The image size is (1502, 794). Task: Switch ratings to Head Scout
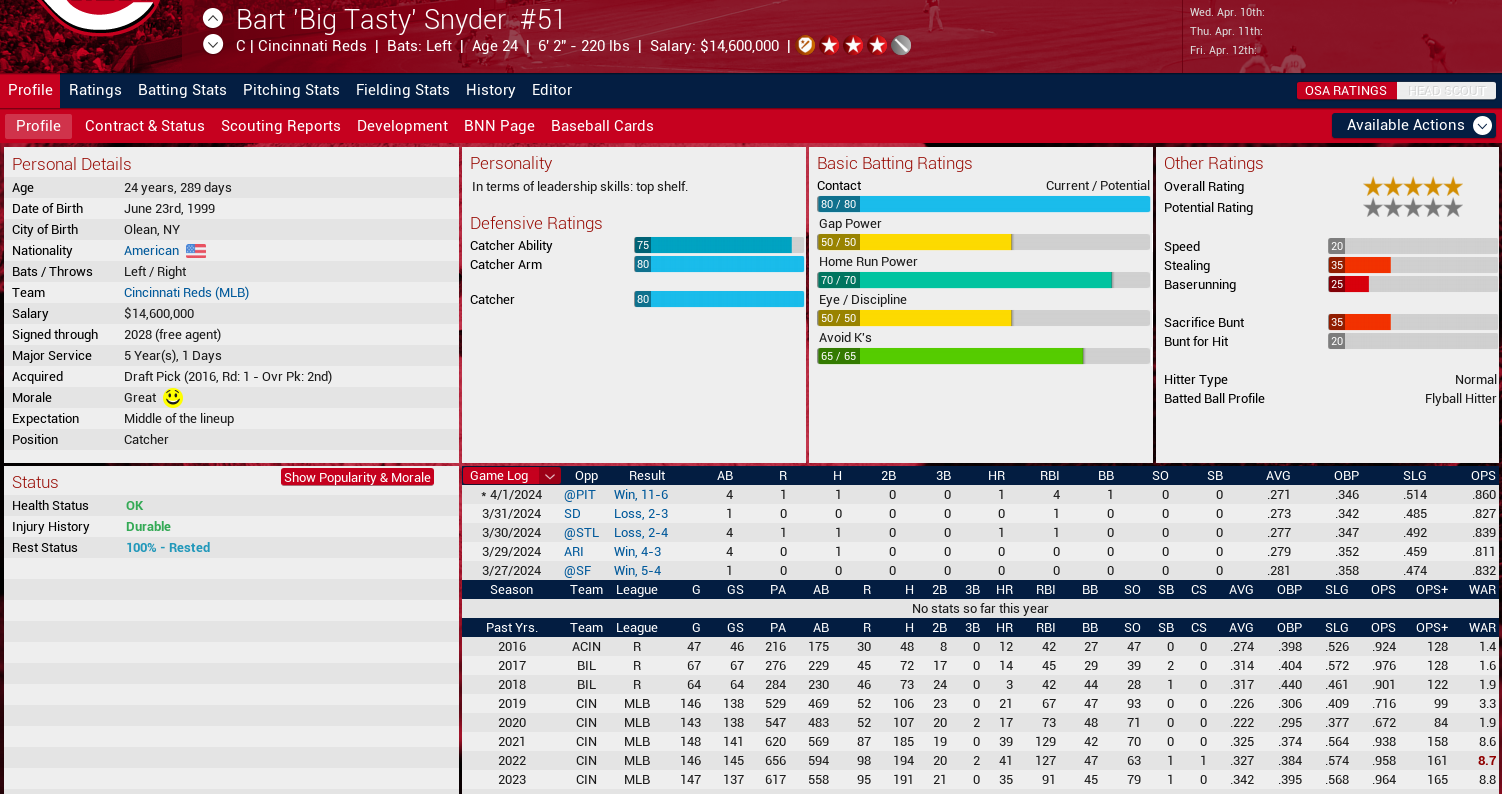coord(1445,91)
